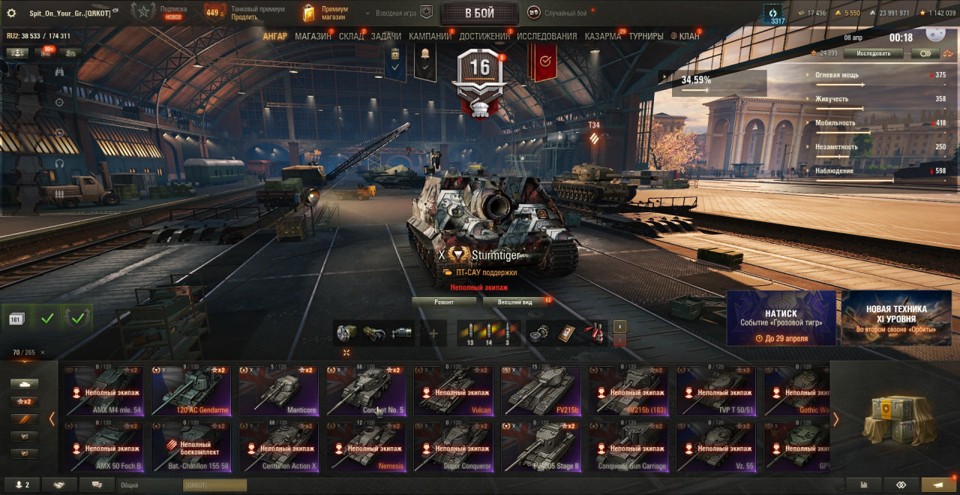Open Внешний вид customization
This screenshot has width=960, height=495.
[513, 300]
